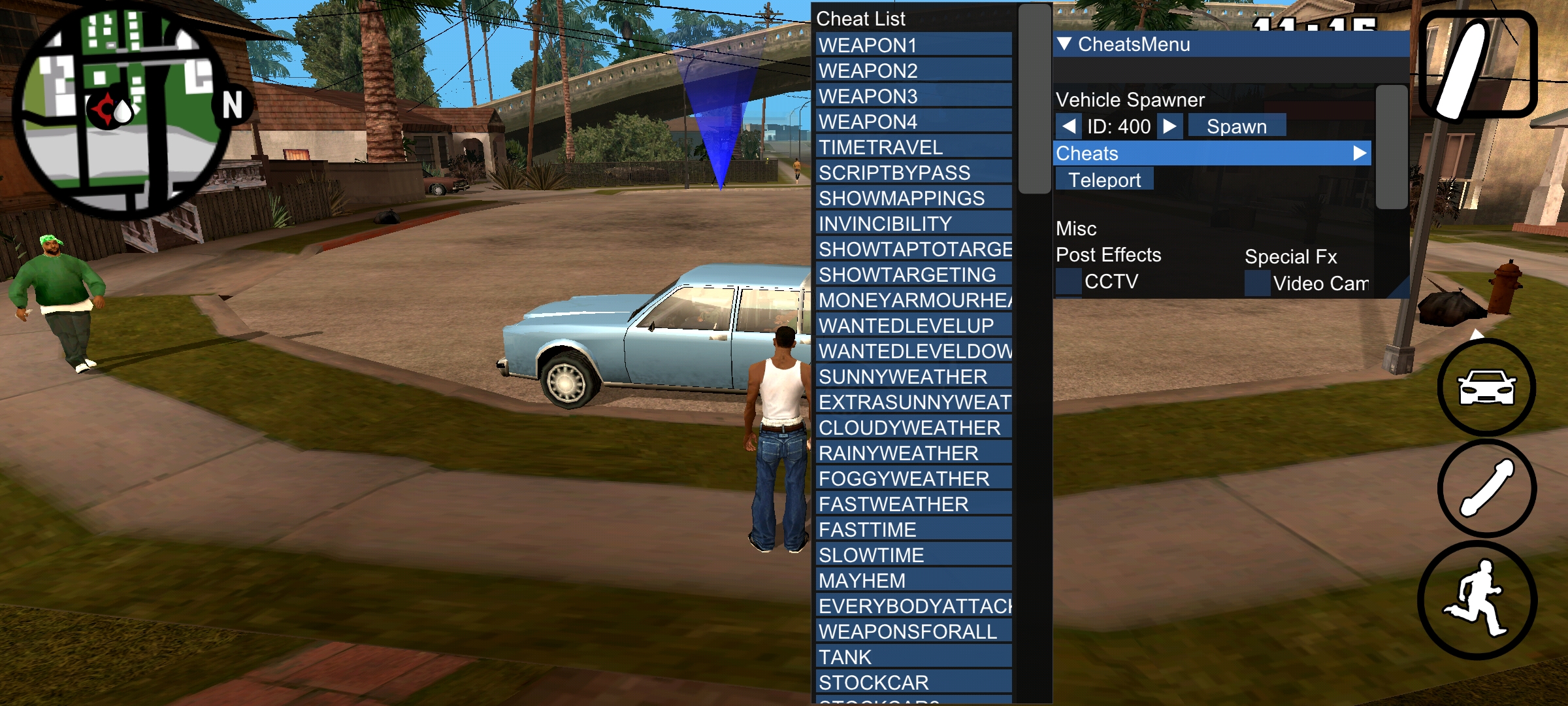Trigger the WANTEDLEVELUP cheat
The image size is (1568, 706).
(x=913, y=326)
